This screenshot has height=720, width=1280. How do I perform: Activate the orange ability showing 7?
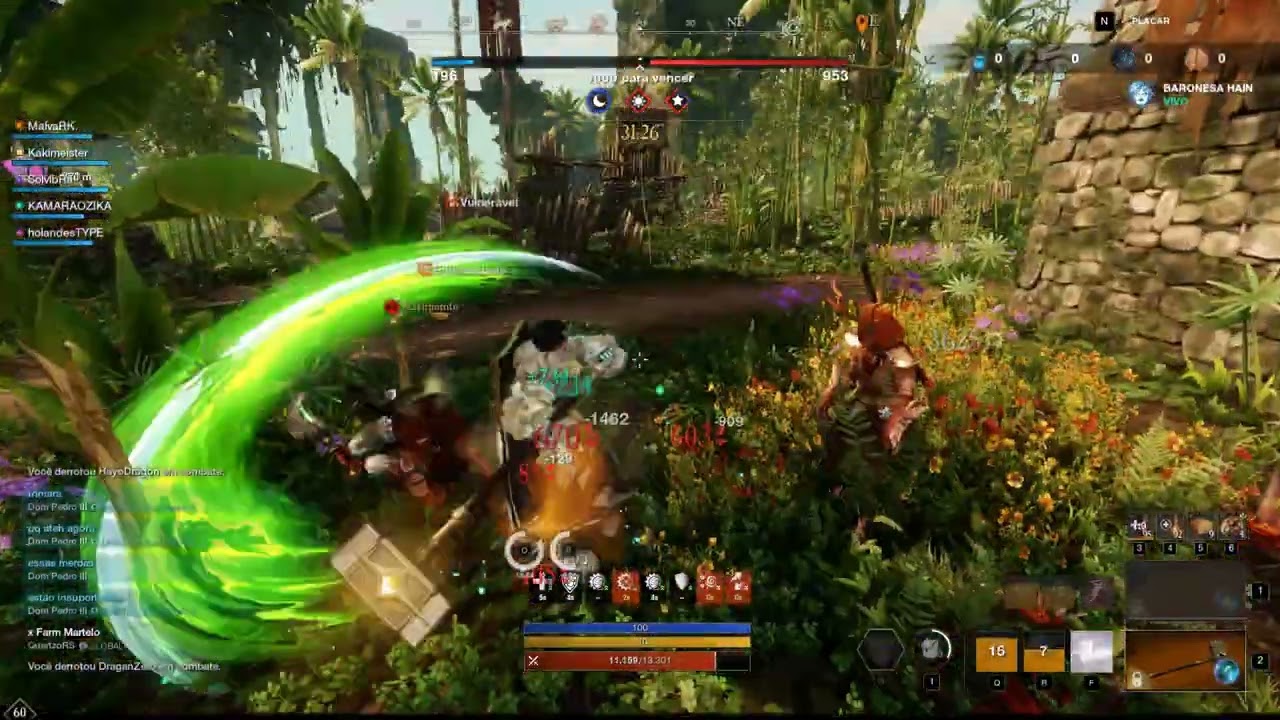(1043, 652)
